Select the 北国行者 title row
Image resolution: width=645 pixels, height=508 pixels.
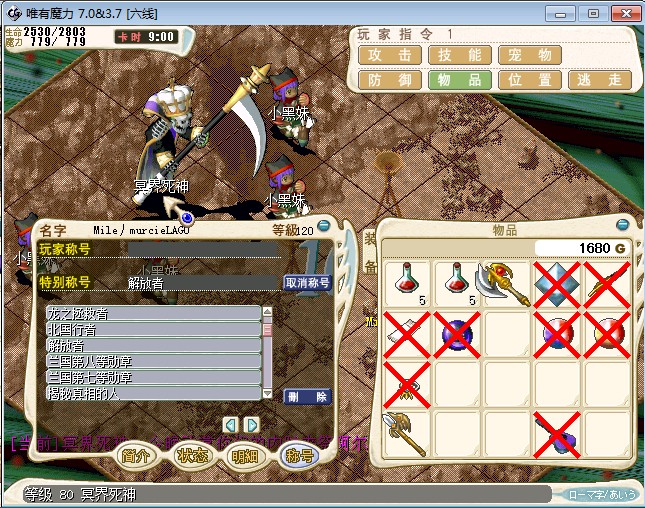(153, 330)
